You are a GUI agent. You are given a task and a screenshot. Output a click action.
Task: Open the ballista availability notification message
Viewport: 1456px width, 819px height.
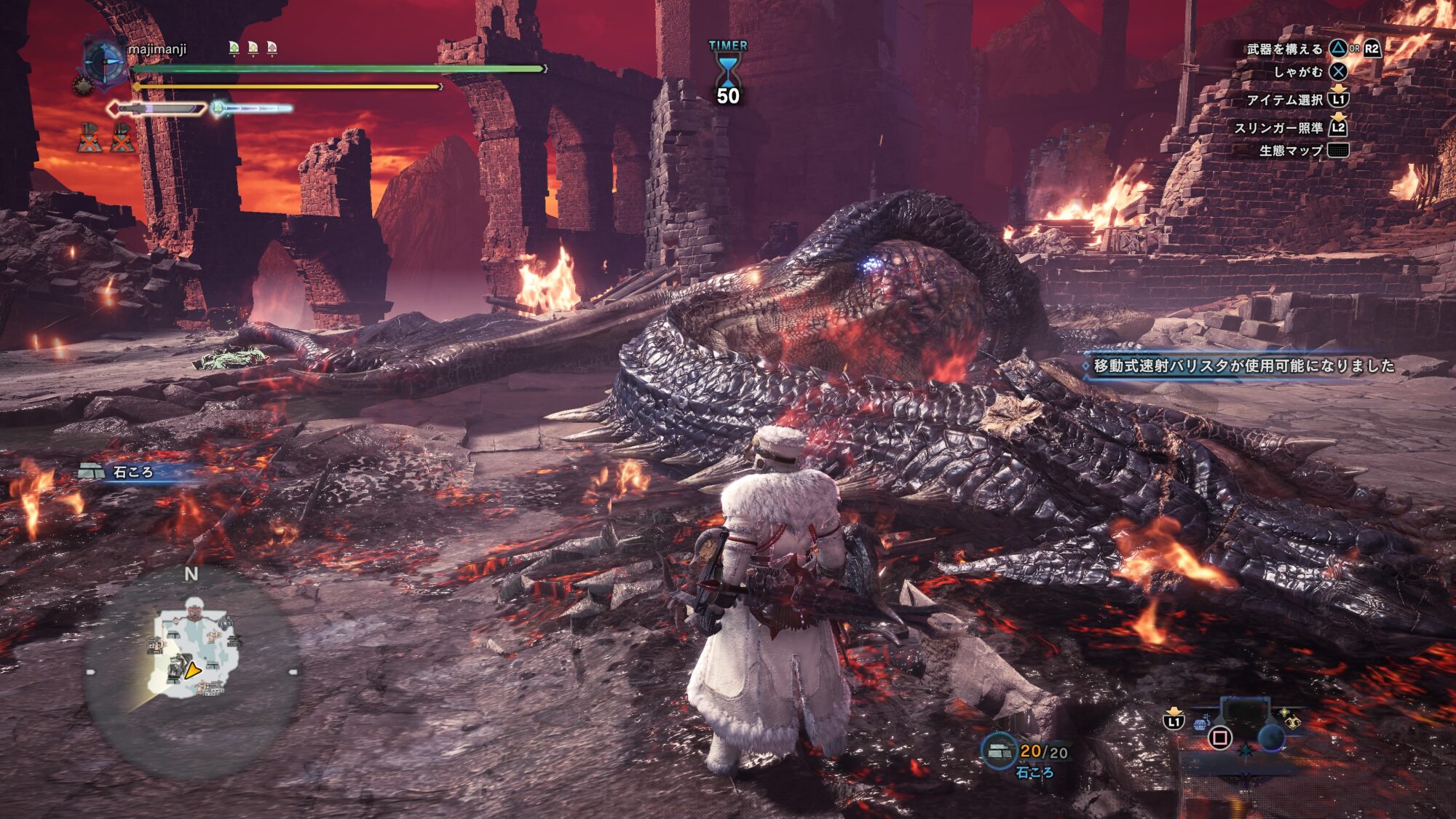coord(1243,365)
